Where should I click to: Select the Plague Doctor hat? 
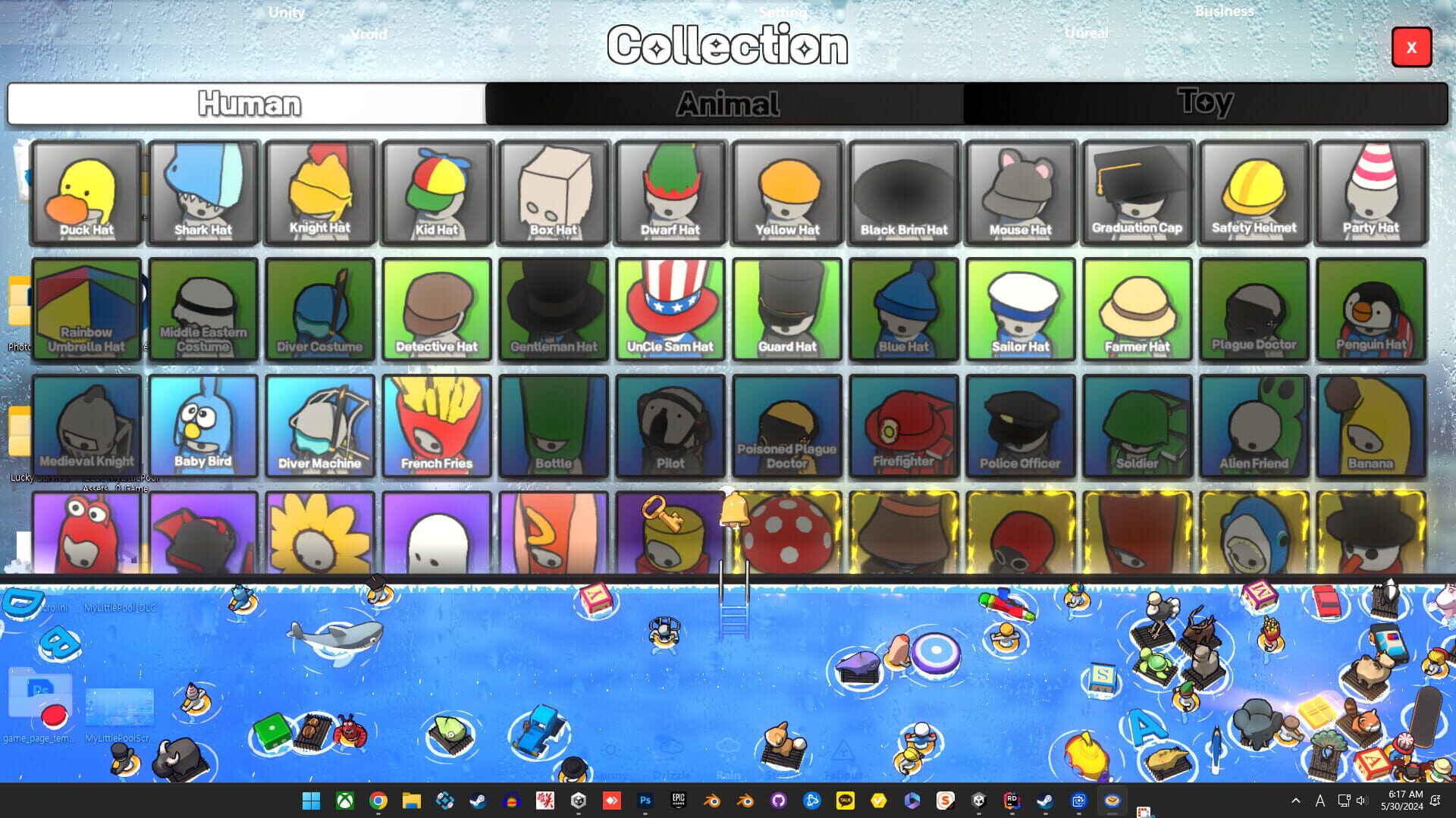click(x=1254, y=309)
